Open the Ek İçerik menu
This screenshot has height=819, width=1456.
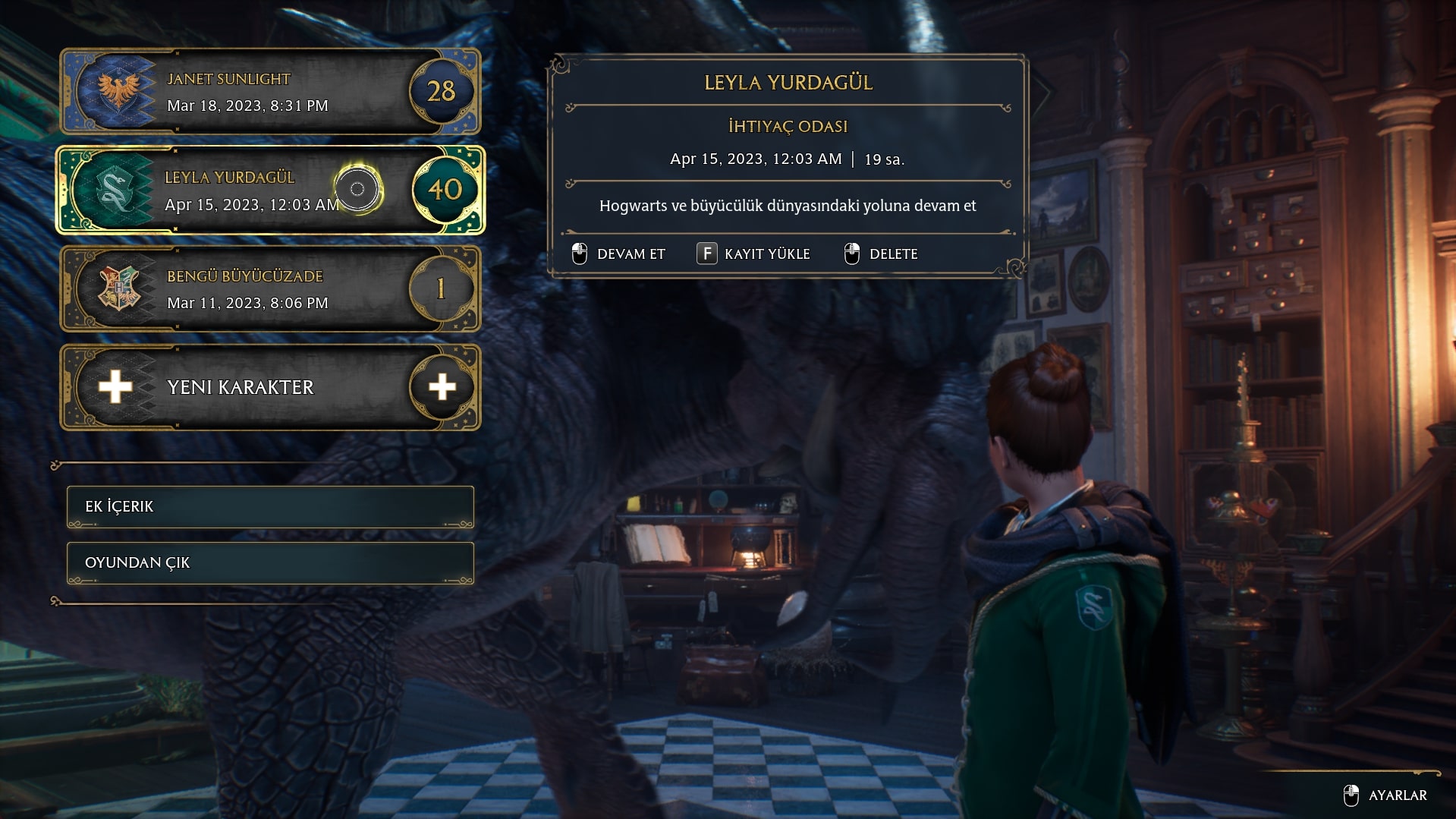point(270,507)
